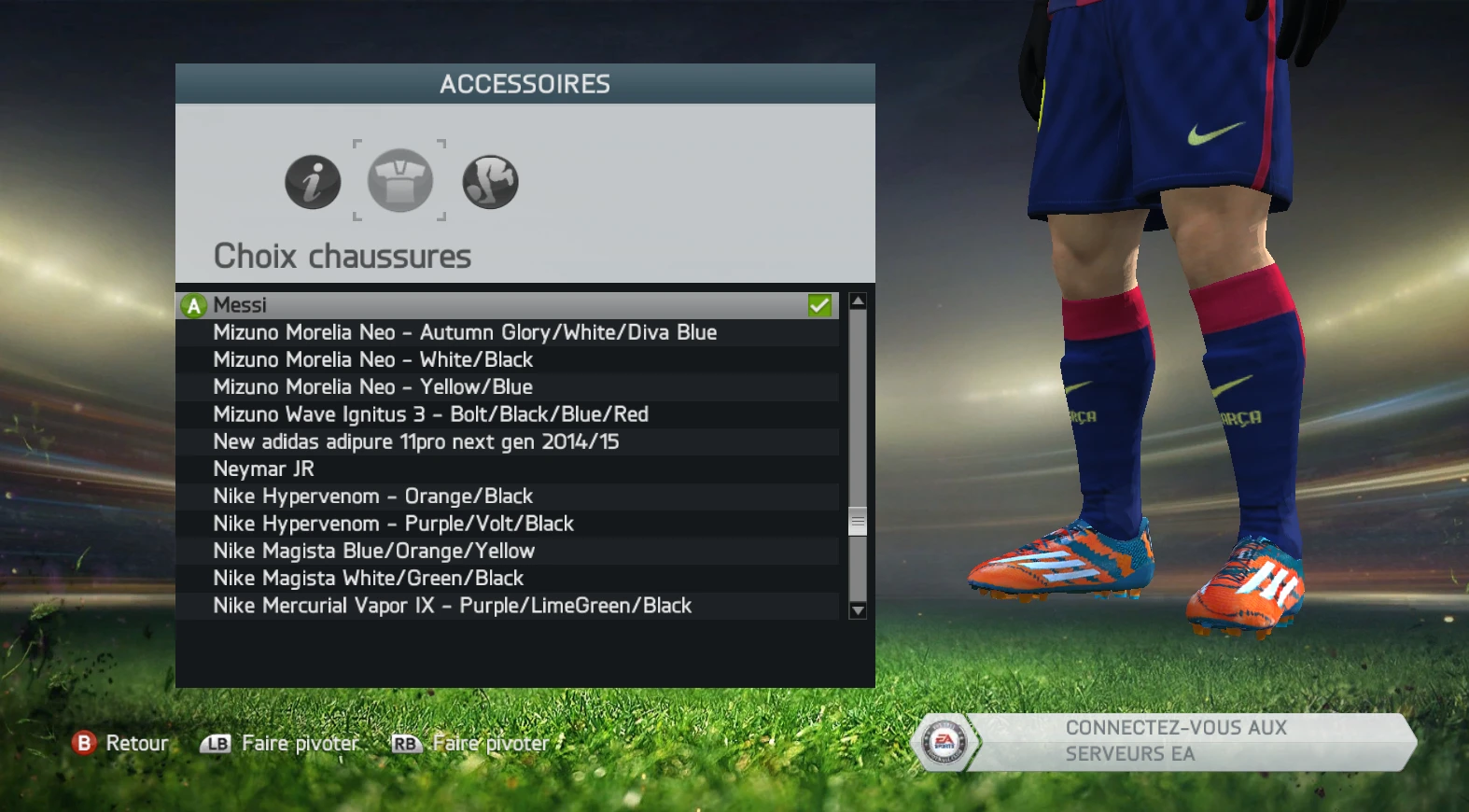Open the jersey accessory icon
This screenshot has height=812, width=1469.
(x=399, y=181)
